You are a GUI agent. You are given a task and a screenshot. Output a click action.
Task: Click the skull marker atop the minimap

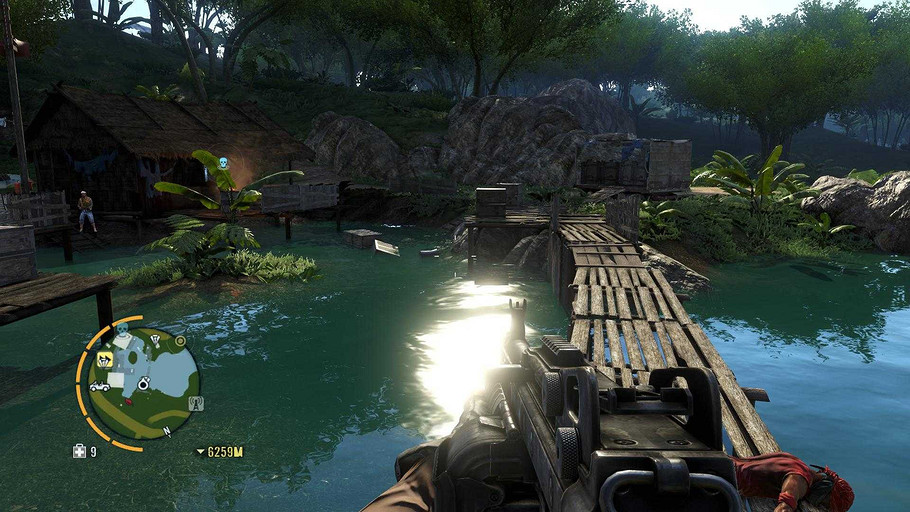pos(122,329)
